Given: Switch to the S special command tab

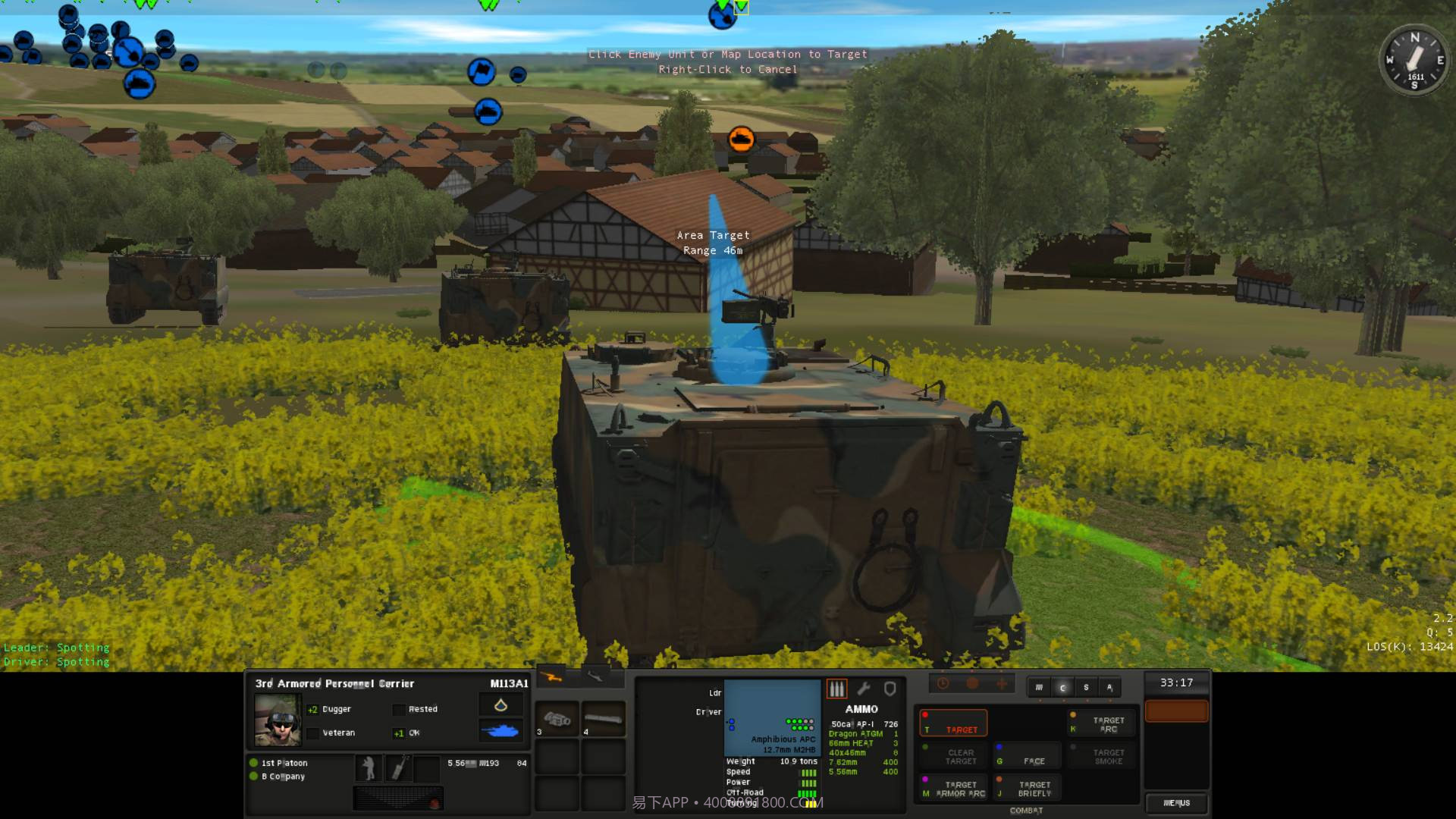Looking at the screenshot, I should point(1087,687).
